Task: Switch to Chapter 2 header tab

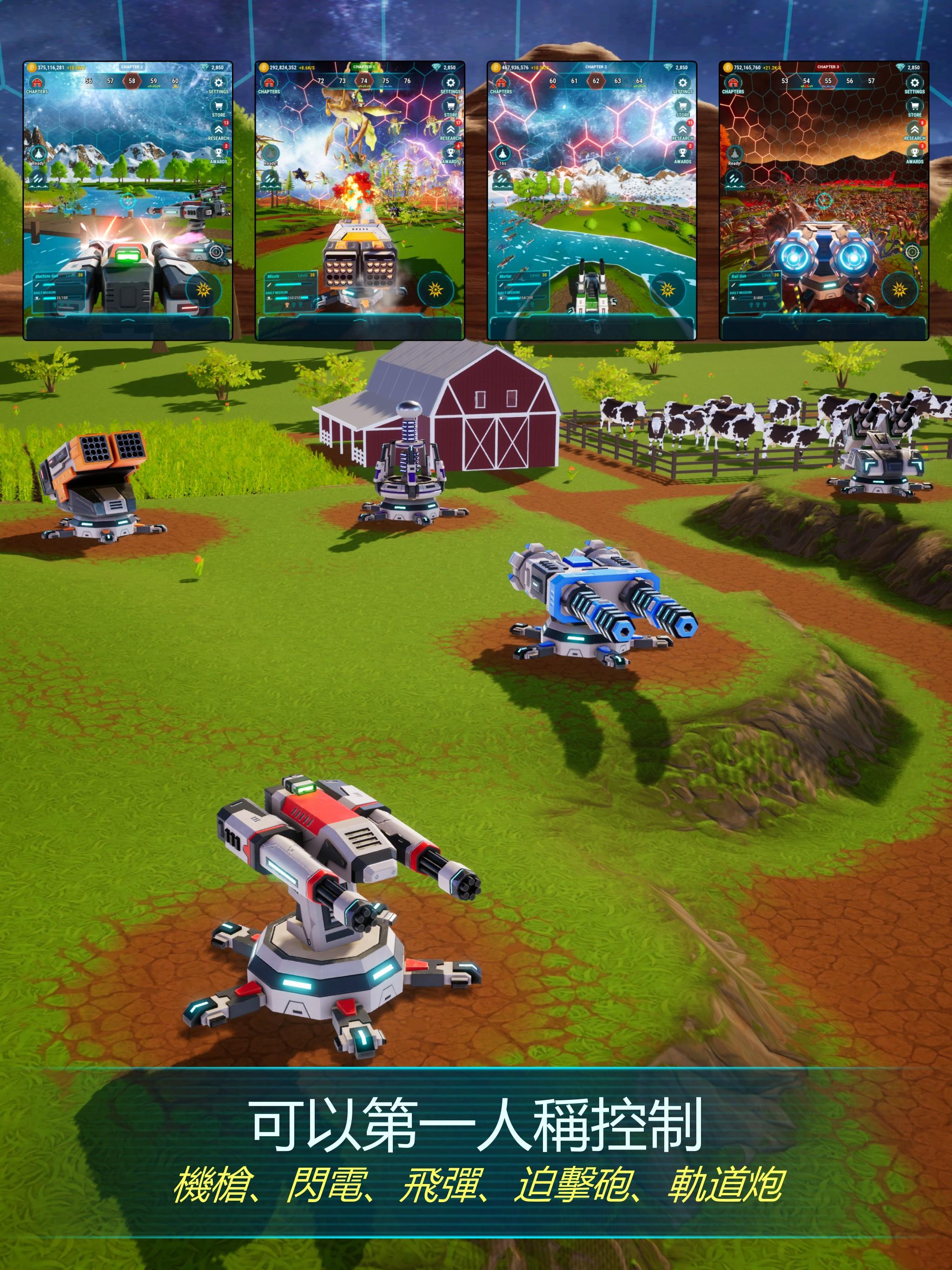Action: click(133, 66)
